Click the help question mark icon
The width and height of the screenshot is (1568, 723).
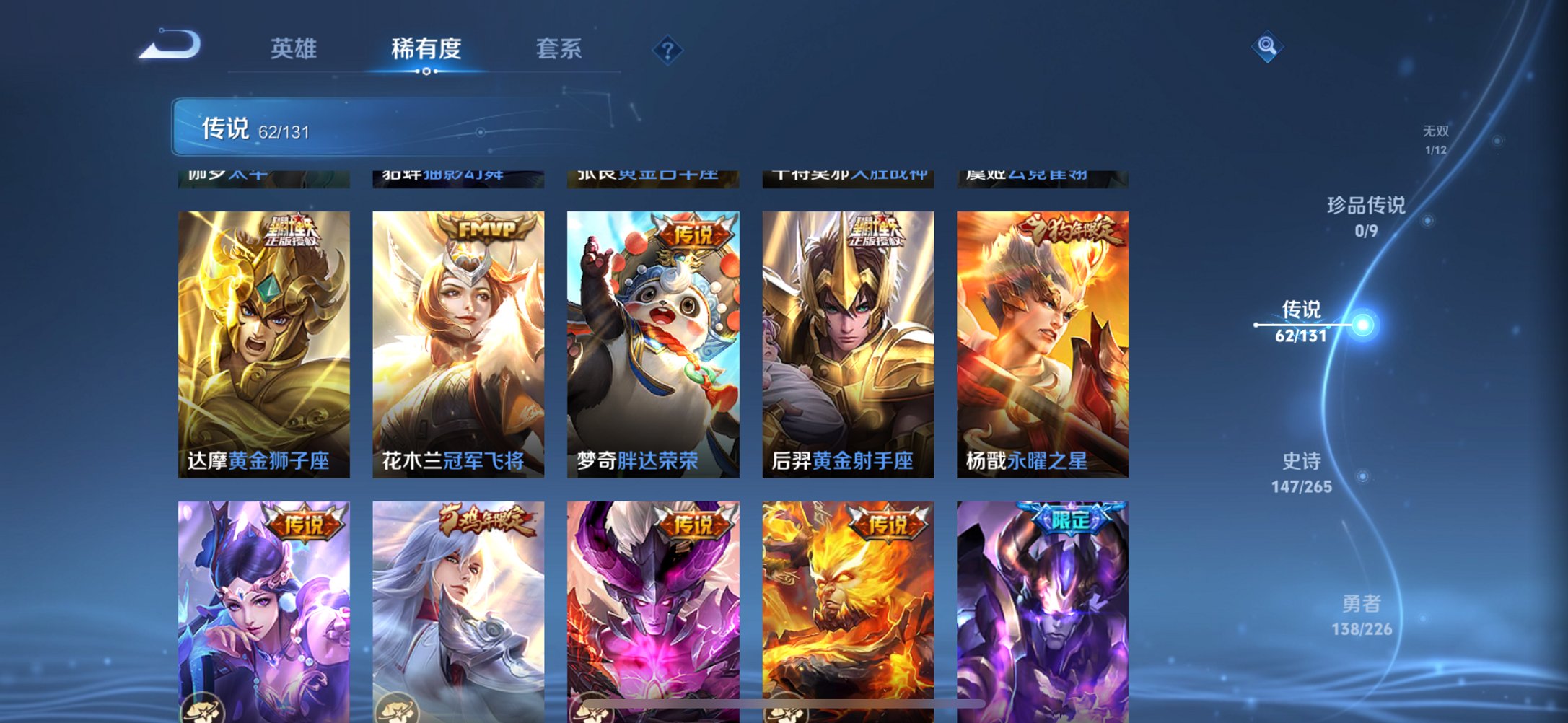pyautogui.click(x=669, y=50)
